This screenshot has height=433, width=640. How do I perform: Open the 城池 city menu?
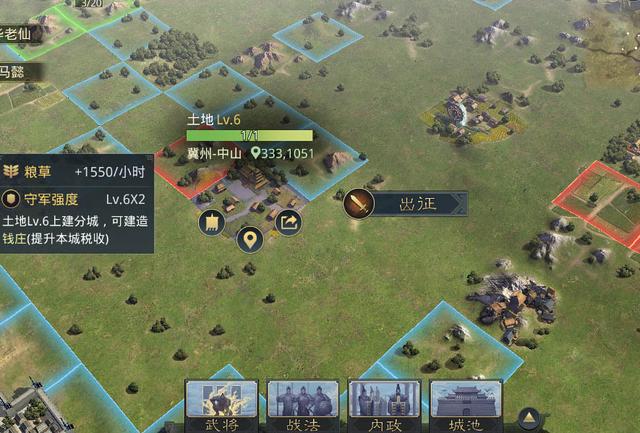tap(465, 406)
